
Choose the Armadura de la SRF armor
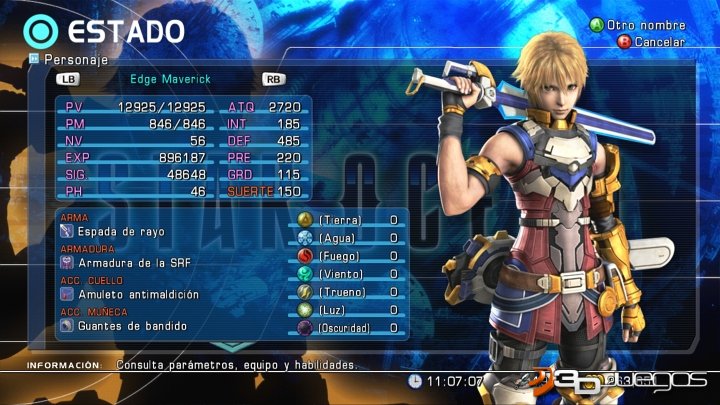(133, 263)
